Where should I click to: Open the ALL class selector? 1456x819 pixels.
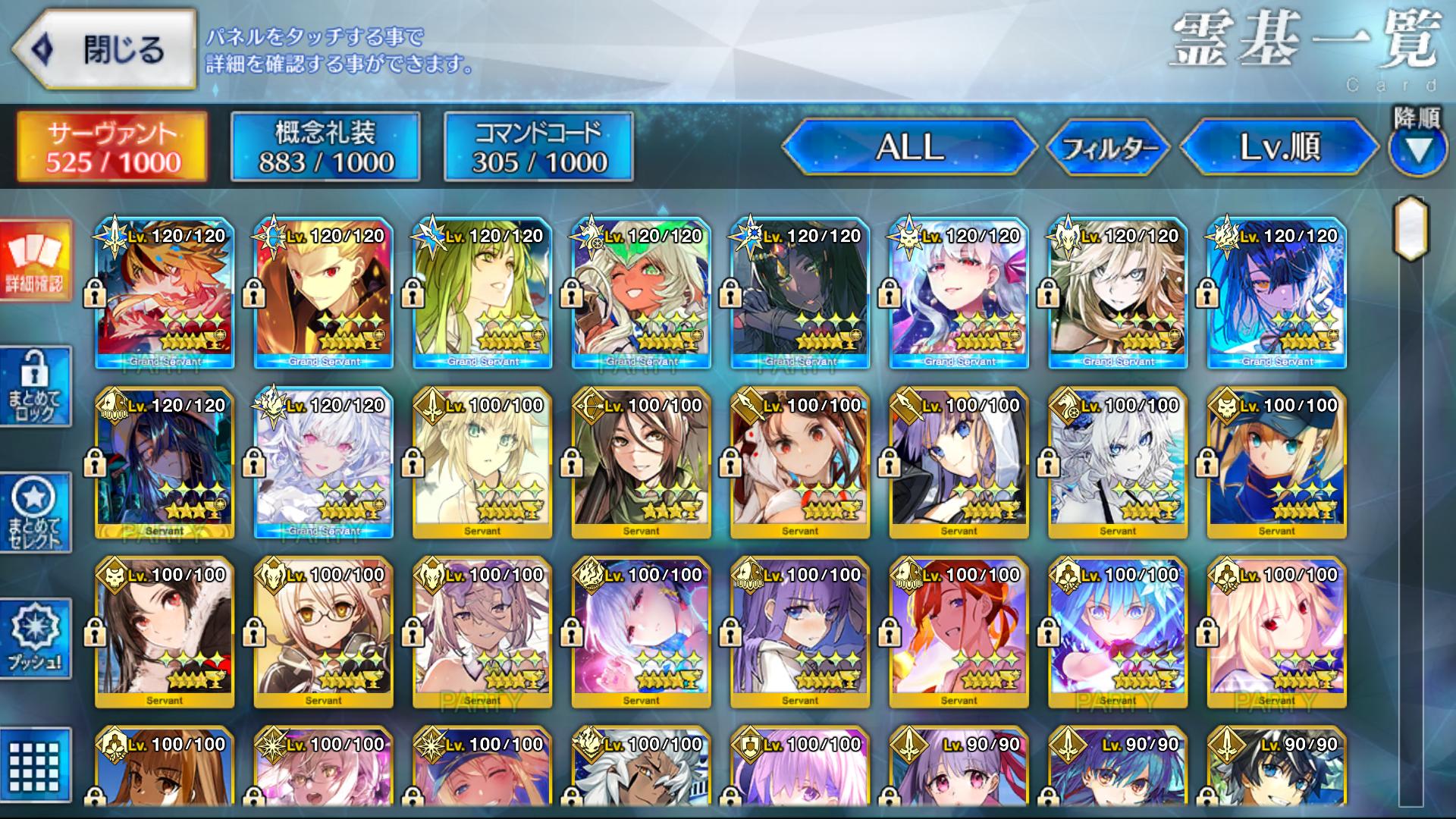click(x=908, y=147)
